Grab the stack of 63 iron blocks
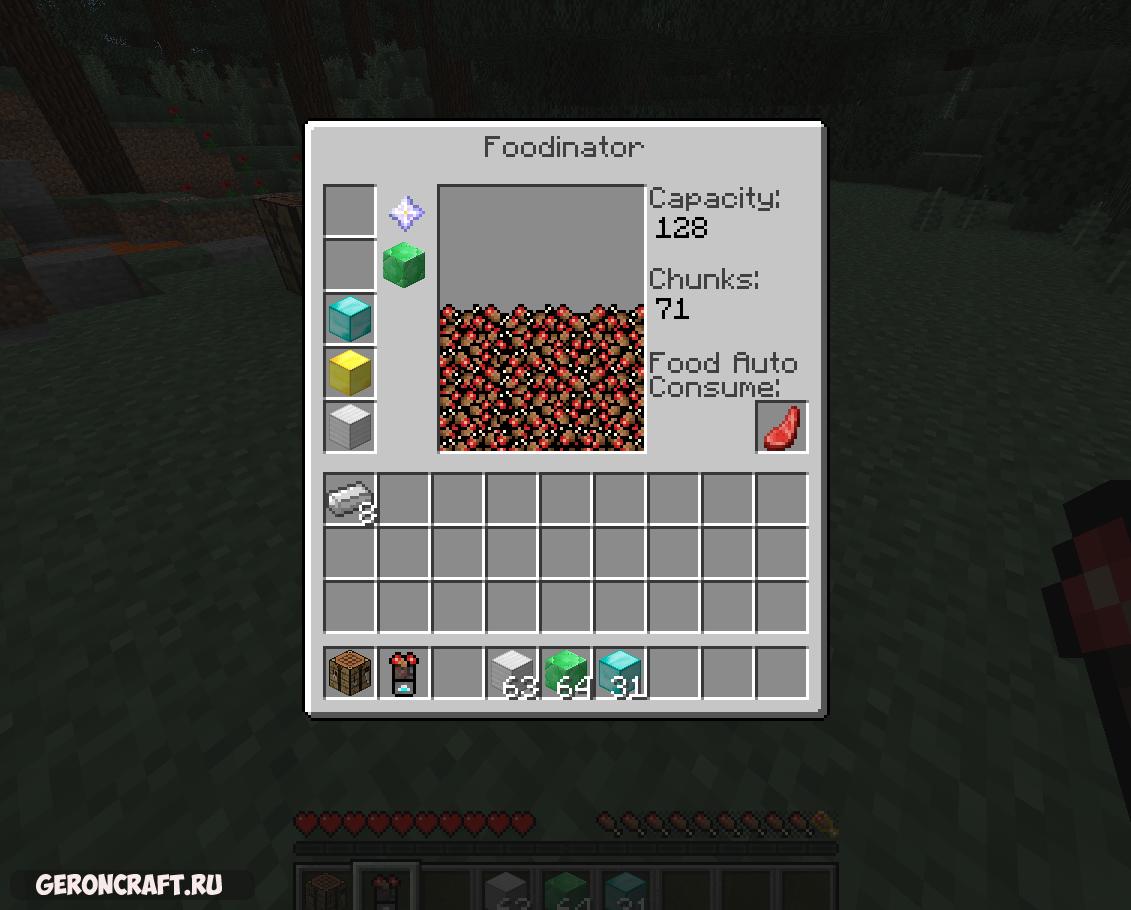The image size is (1131, 910). click(512, 673)
